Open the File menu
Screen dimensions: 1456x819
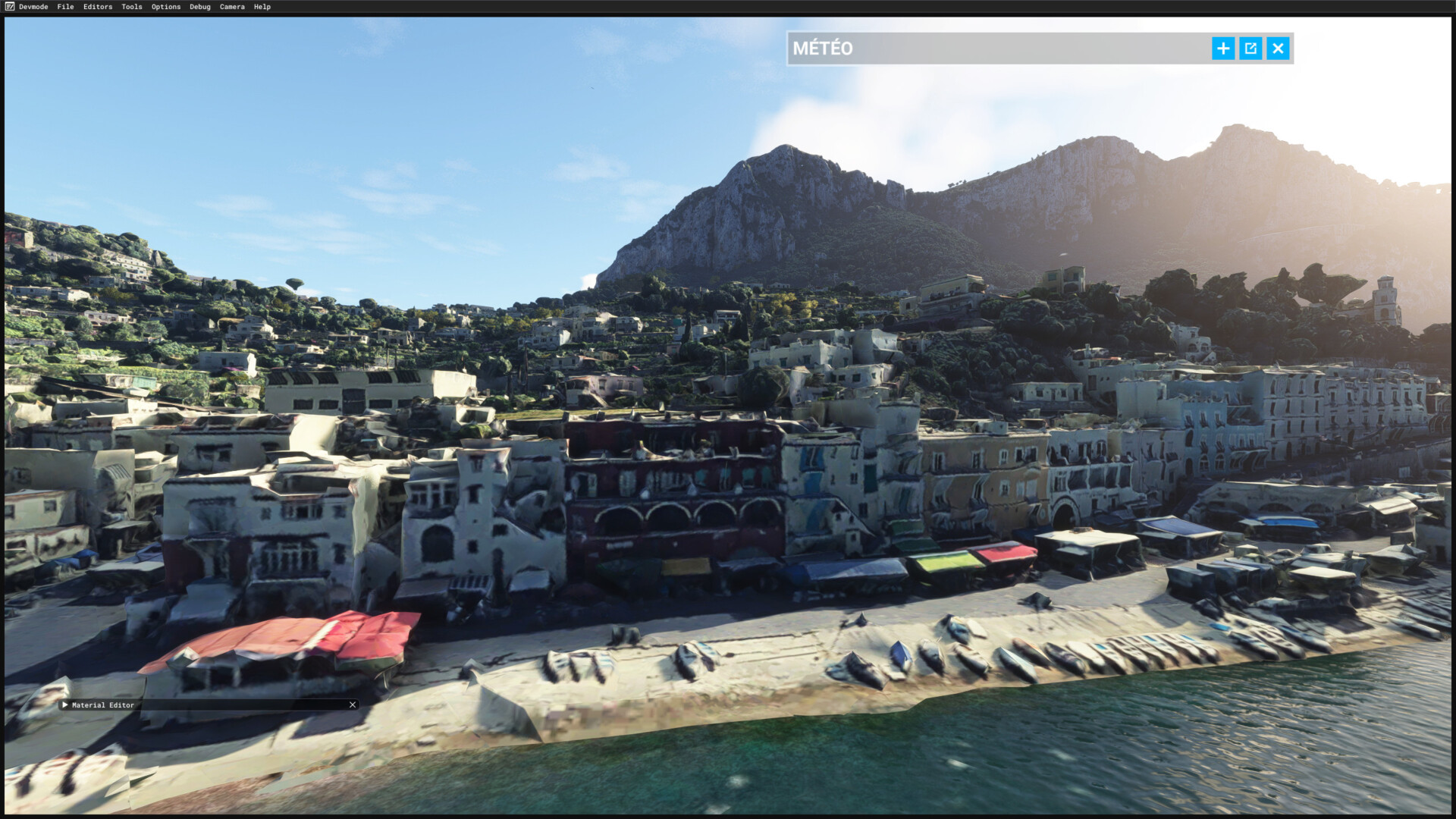coord(65,7)
